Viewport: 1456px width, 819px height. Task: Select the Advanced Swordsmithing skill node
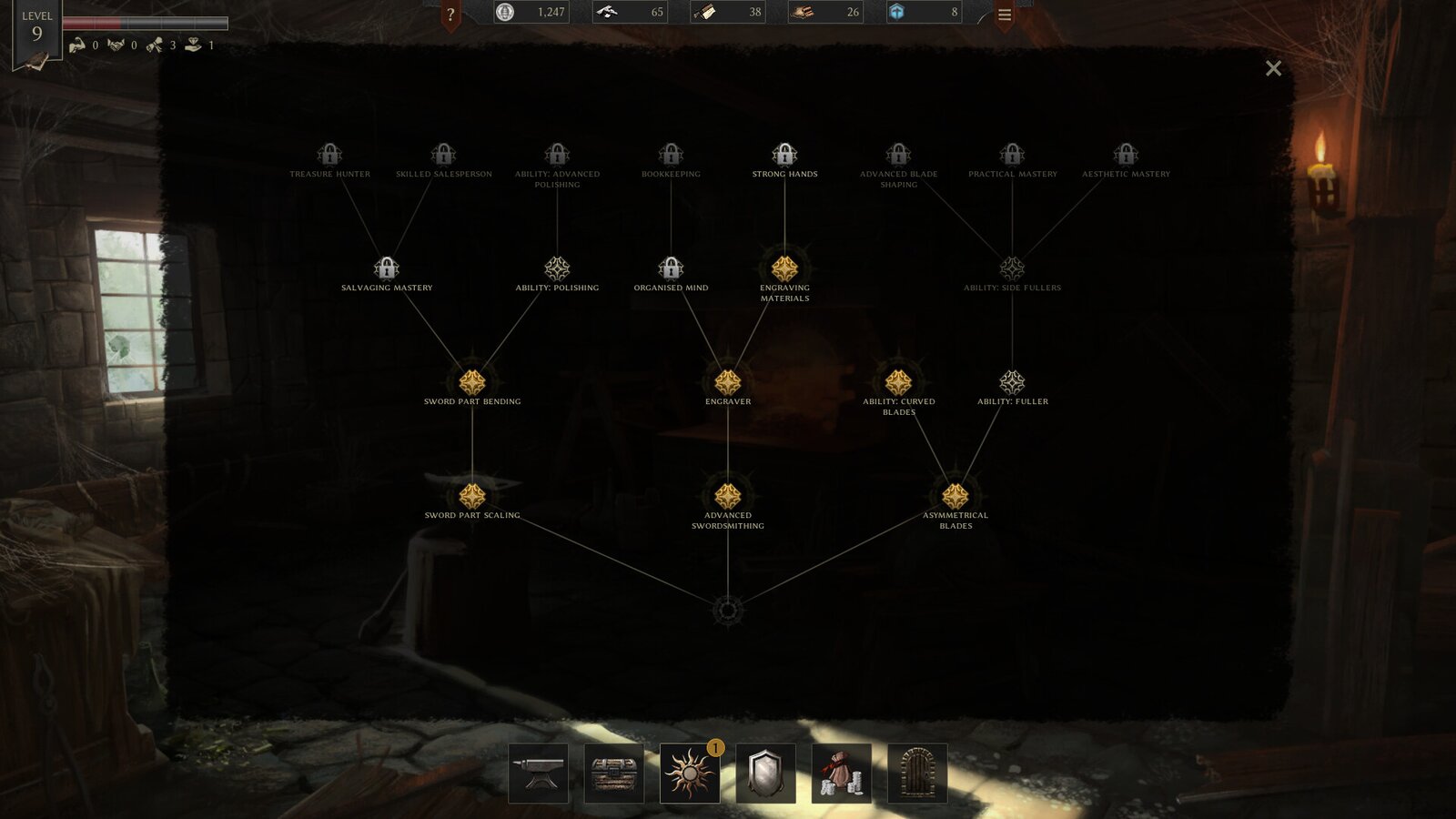728,496
